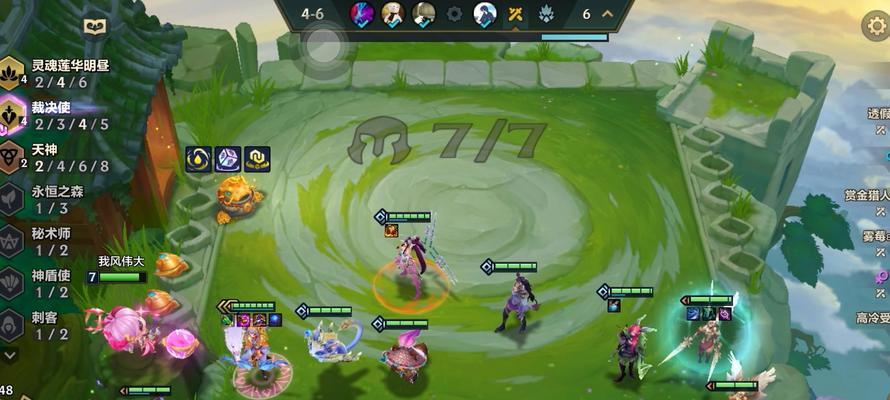Expand the trait list down arrow
Viewport: 890px width, 400px height.
click(10, 354)
